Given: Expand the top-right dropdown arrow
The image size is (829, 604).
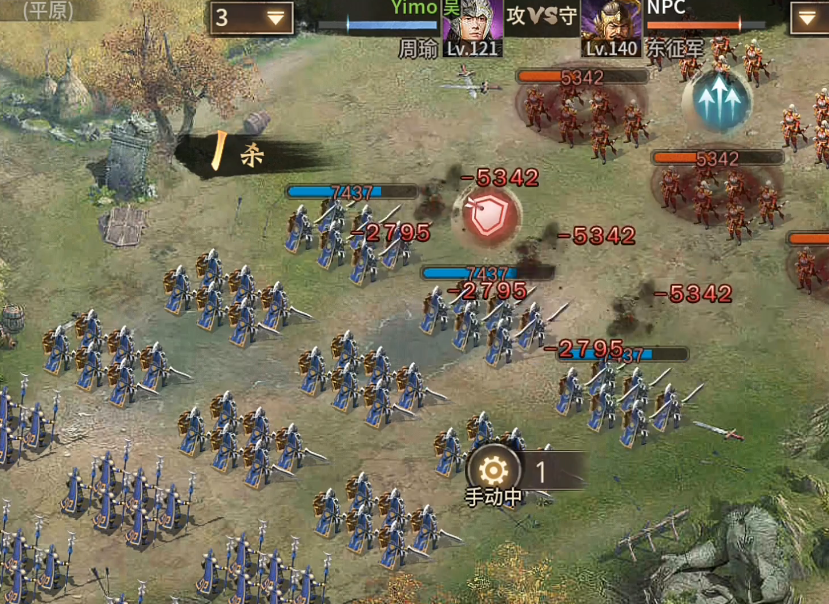Looking at the screenshot, I should [x=808, y=17].
